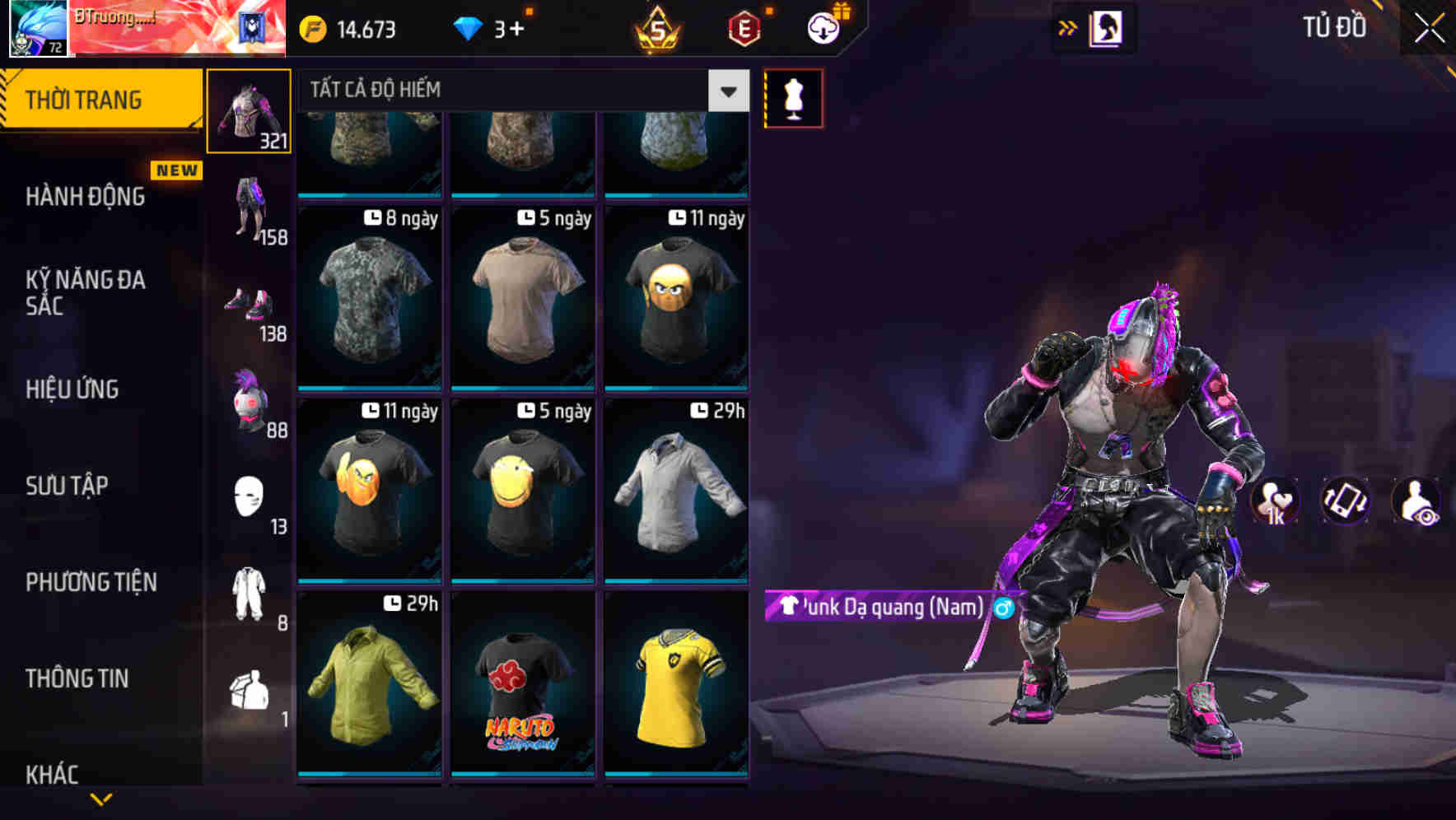Toggle the character portrait view button

(1108, 27)
